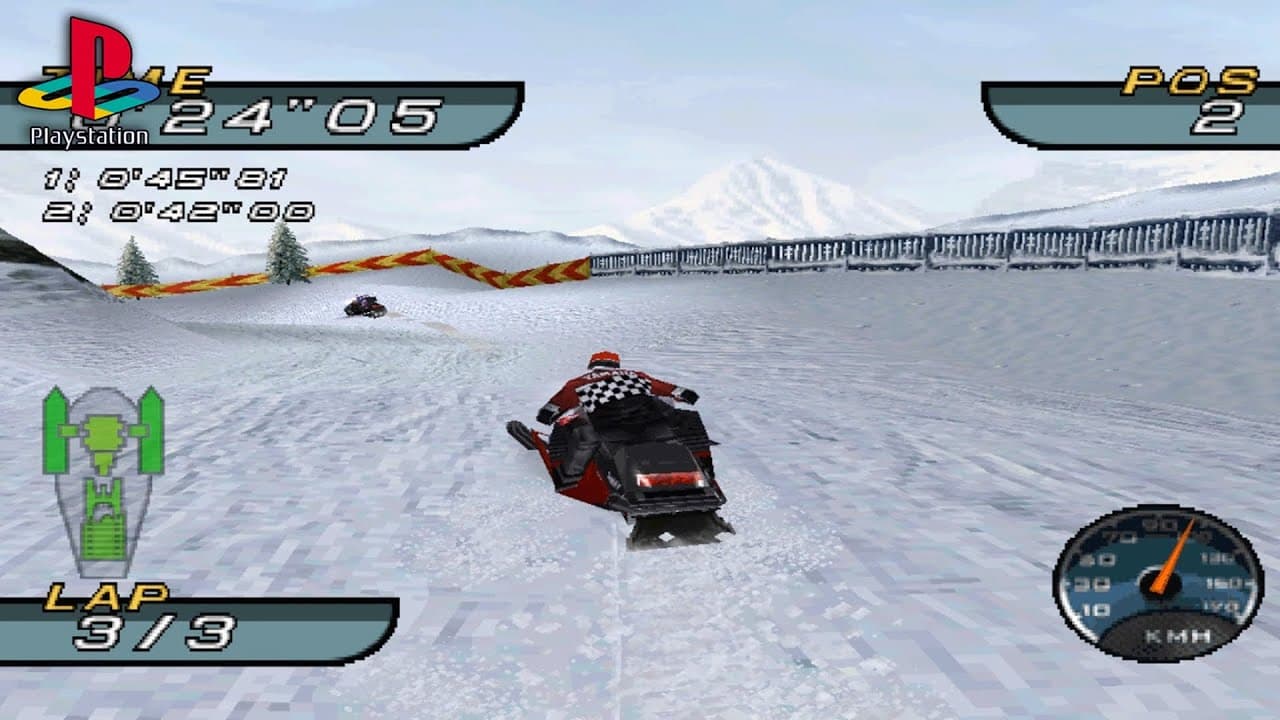
Task: Click the speedometer gauge
Action: [1160, 585]
